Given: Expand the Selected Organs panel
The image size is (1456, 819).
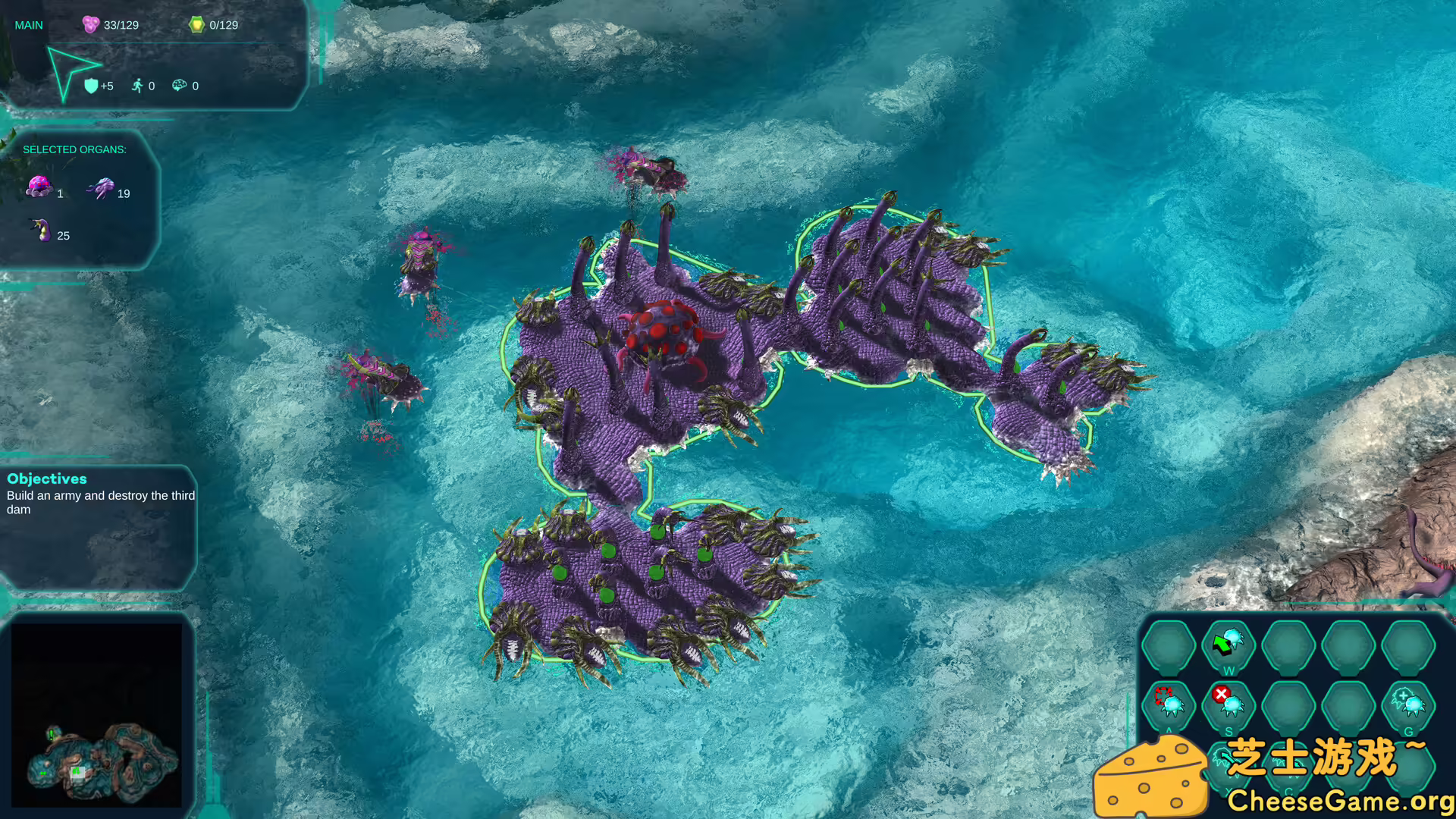Looking at the screenshot, I should (74, 149).
